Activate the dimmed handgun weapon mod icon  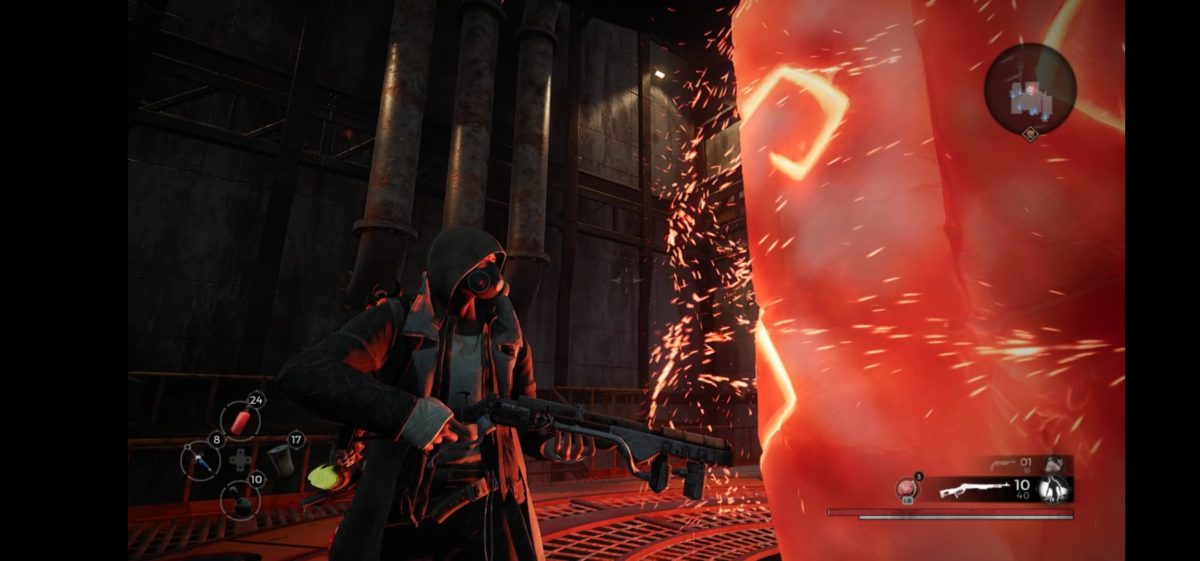point(1054,464)
